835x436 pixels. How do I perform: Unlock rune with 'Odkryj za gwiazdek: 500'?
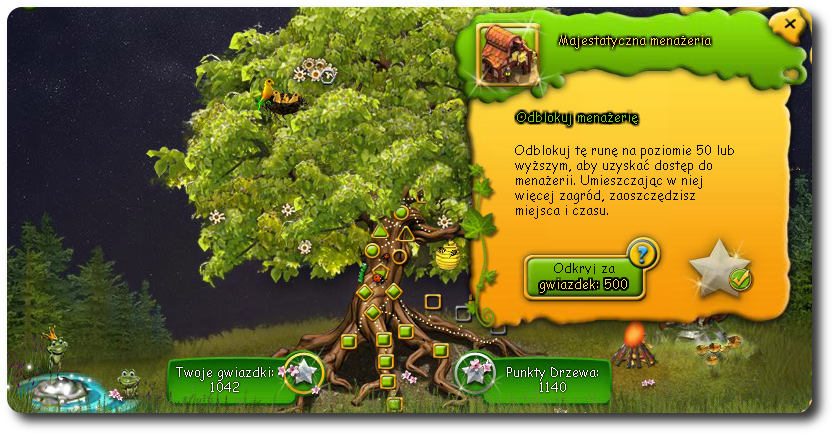(584, 276)
